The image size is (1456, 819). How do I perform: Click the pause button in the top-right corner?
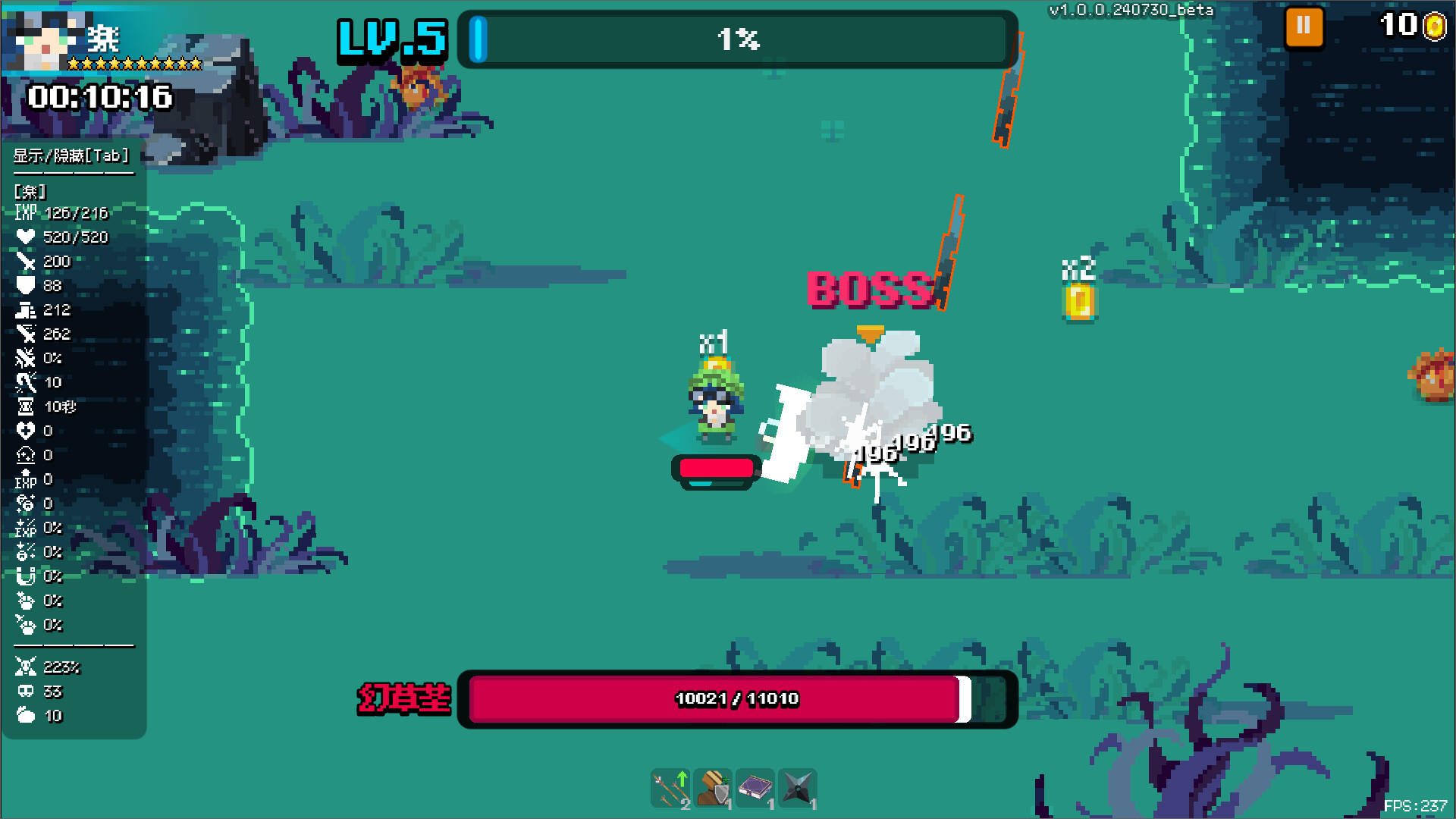tap(1304, 25)
